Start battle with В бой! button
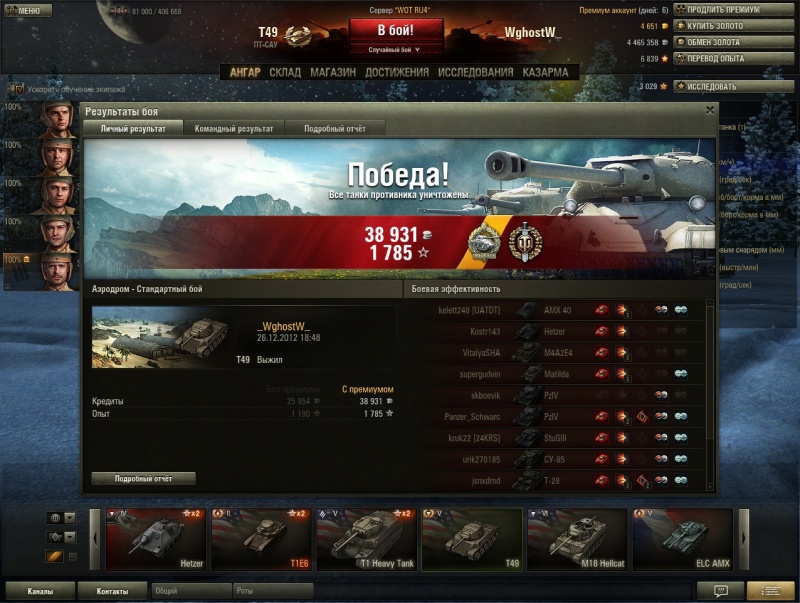This screenshot has width=800, height=603. pos(395,30)
